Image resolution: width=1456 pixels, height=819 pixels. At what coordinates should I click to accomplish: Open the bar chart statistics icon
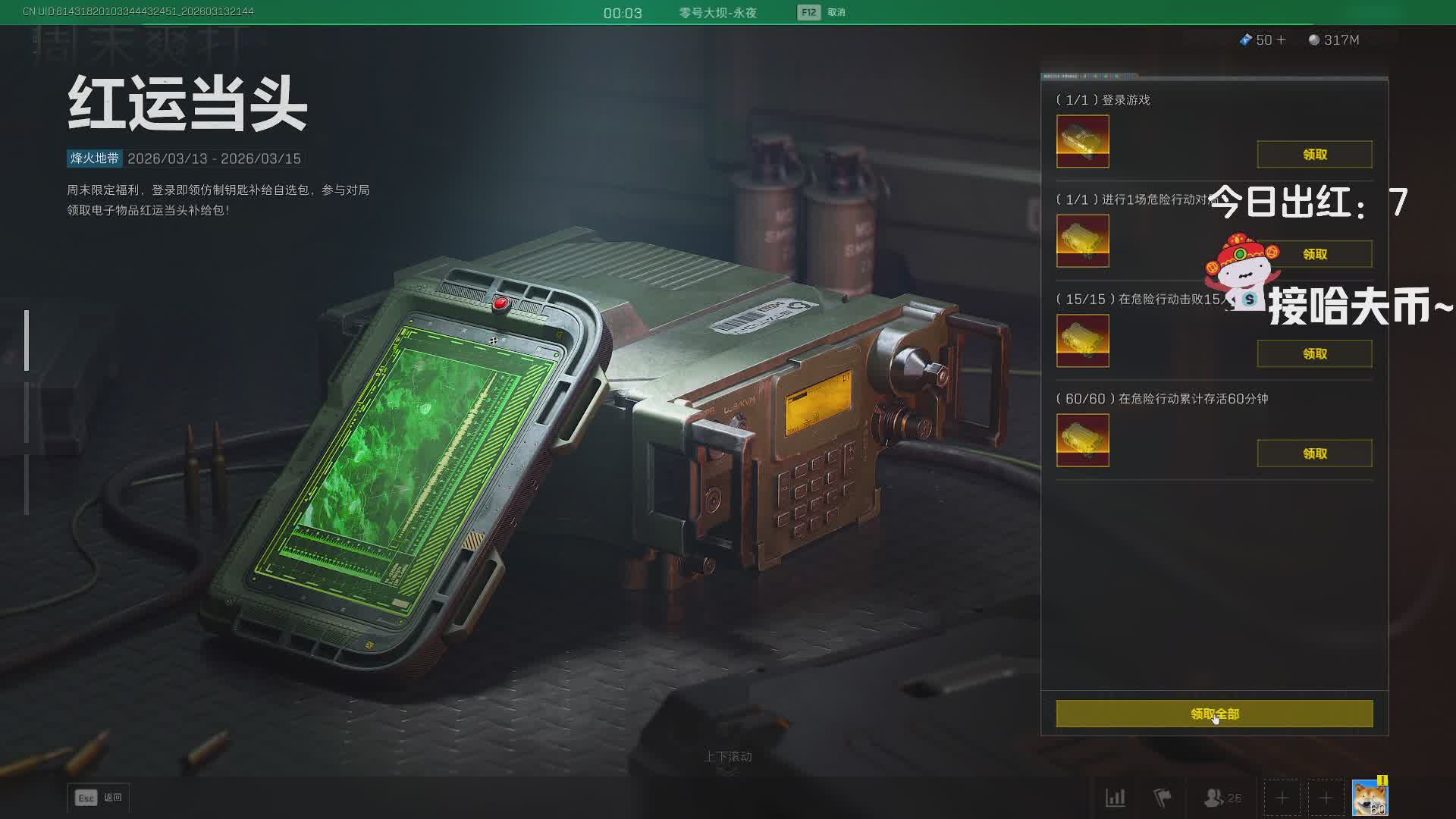(1116, 798)
